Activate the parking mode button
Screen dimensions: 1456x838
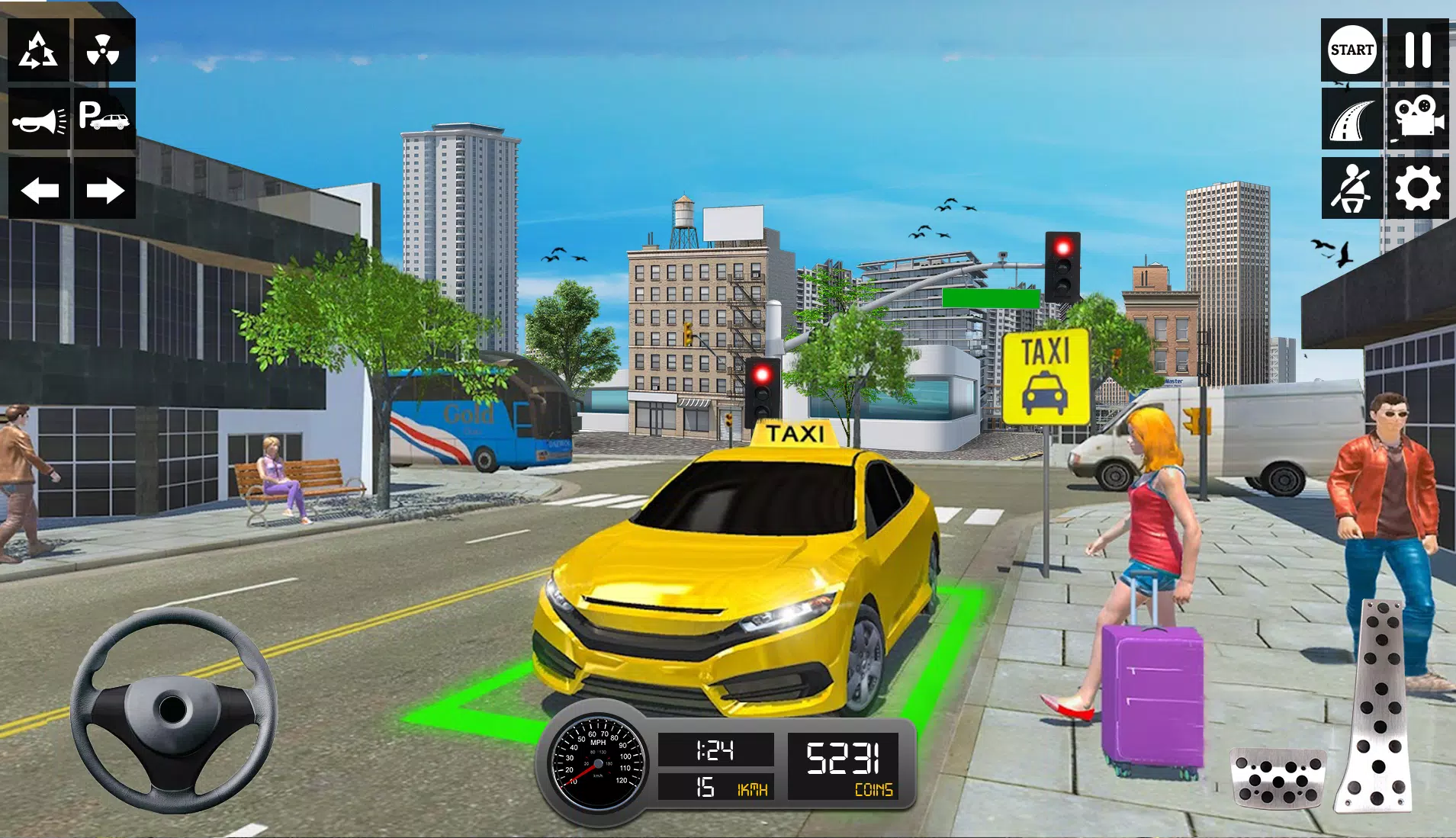(x=103, y=118)
